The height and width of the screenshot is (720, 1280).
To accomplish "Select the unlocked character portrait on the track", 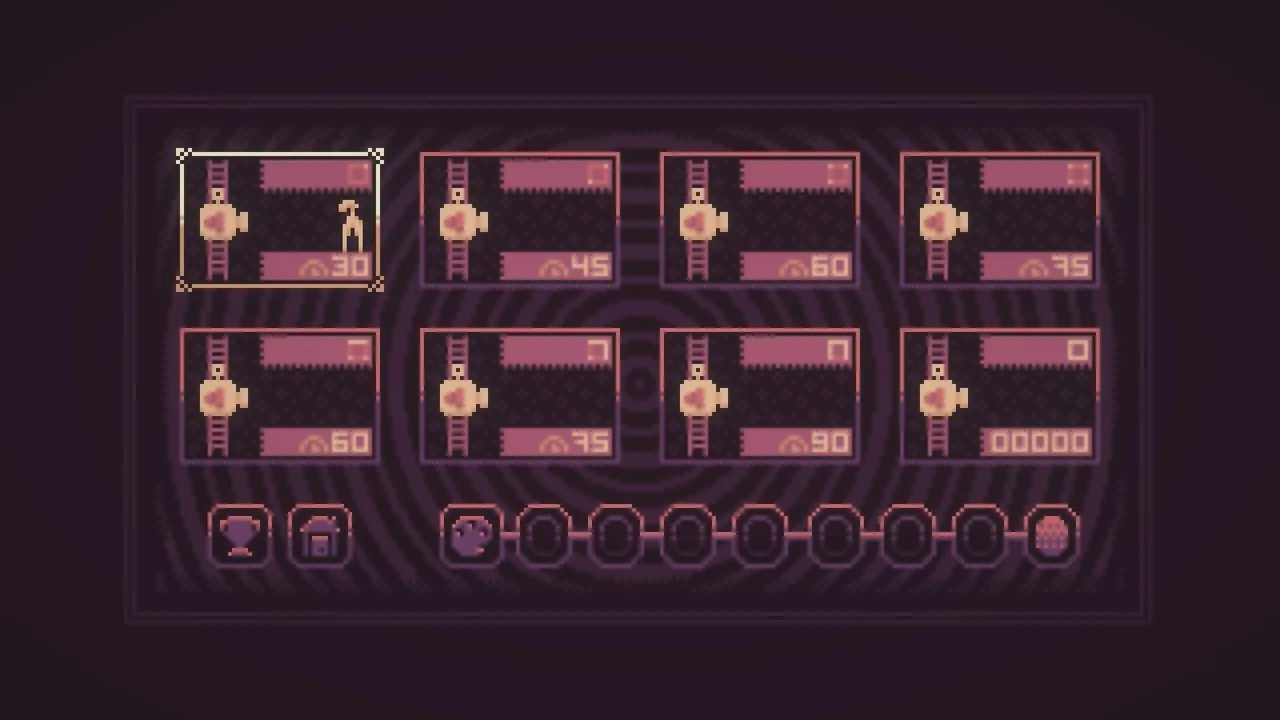I will pyautogui.click(x=474, y=536).
